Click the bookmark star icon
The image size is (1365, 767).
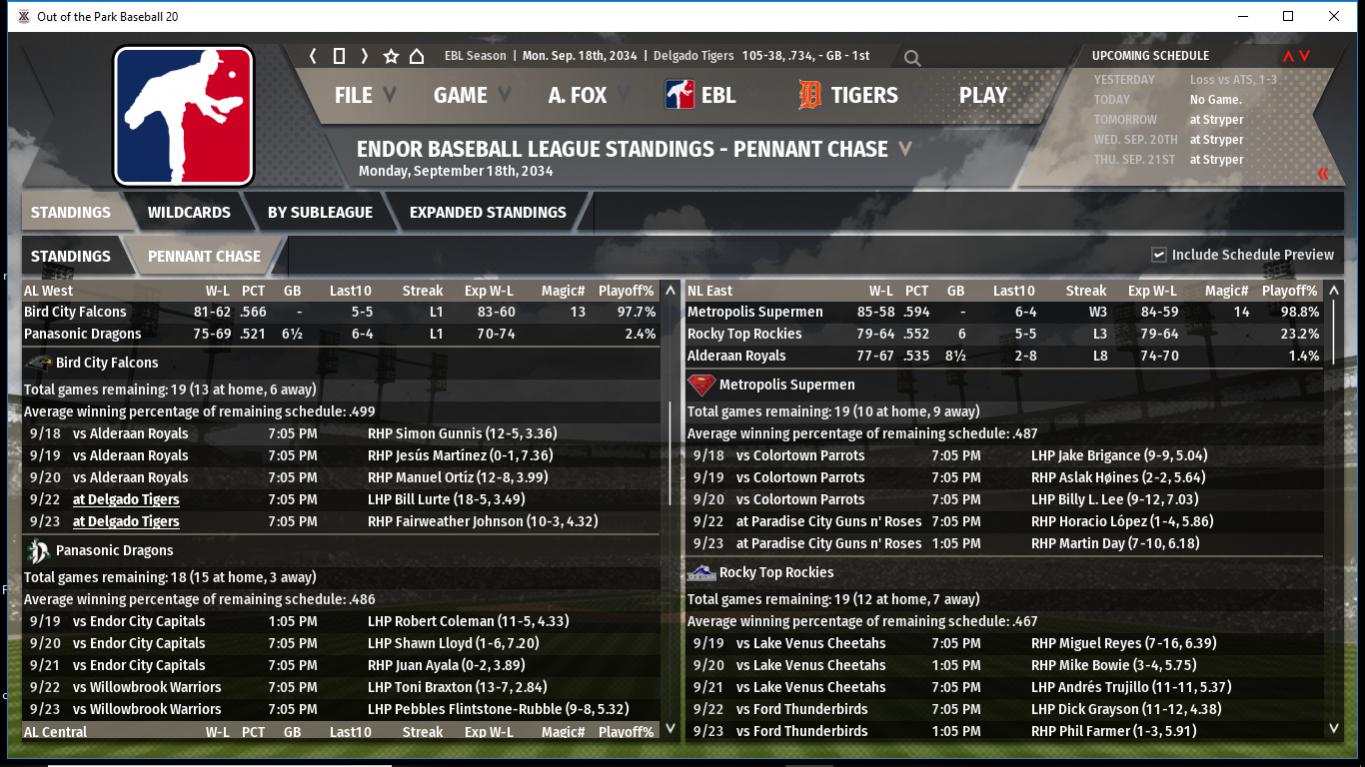coord(391,56)
